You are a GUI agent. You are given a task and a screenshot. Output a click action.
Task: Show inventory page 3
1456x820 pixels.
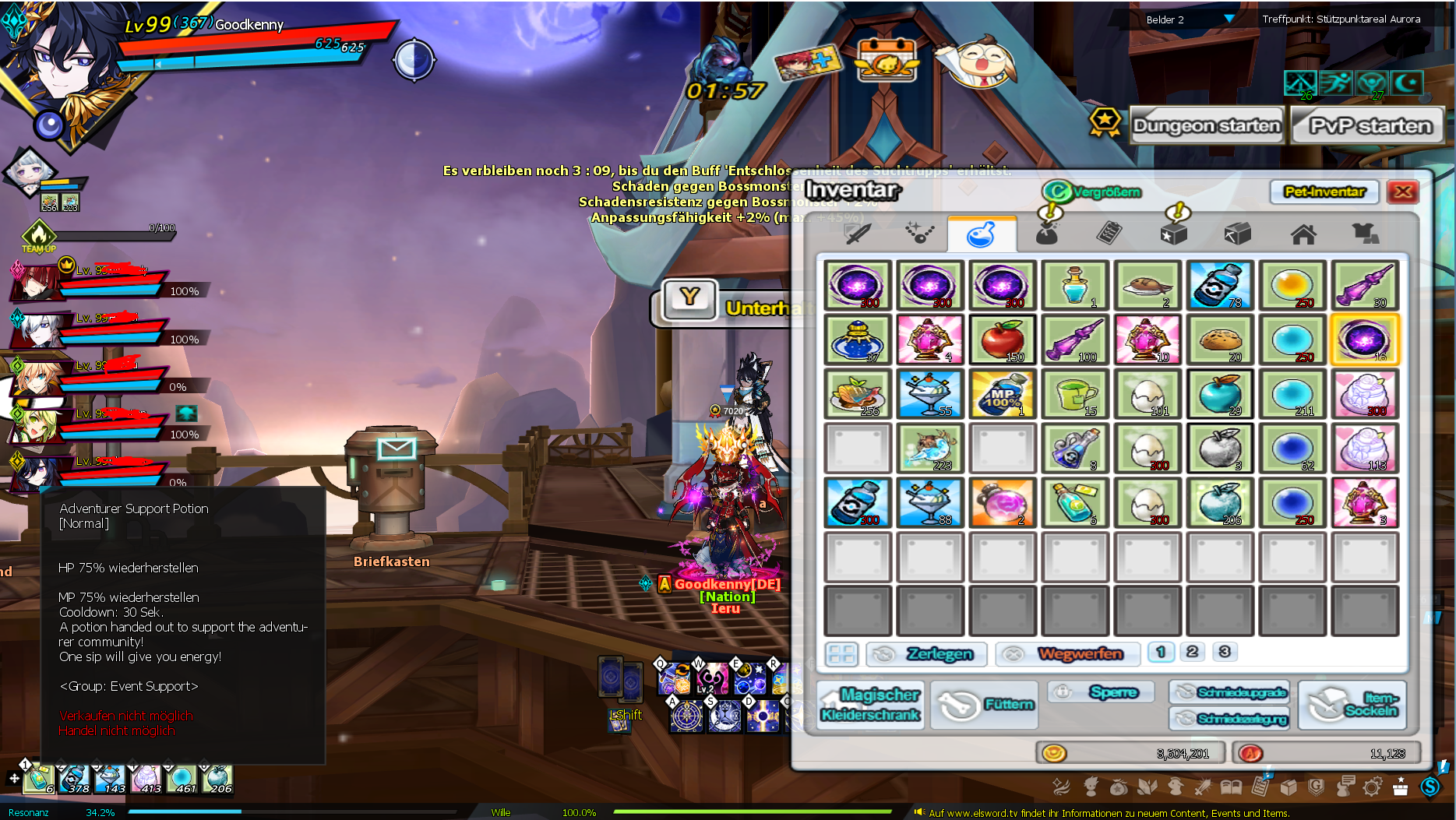click(1225, 652)
